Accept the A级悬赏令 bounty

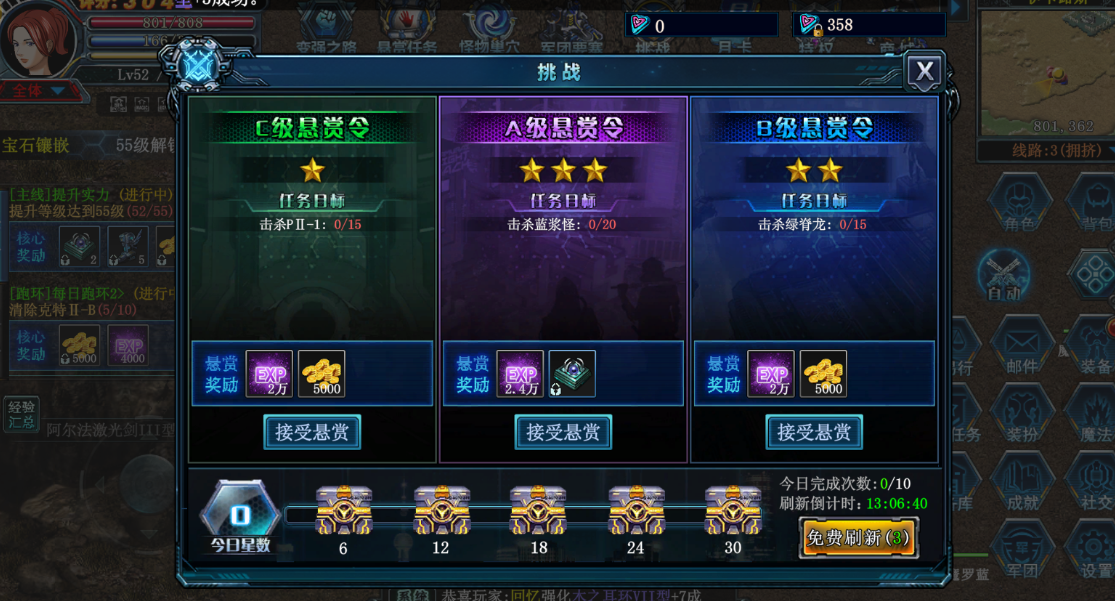pos(563,432)
